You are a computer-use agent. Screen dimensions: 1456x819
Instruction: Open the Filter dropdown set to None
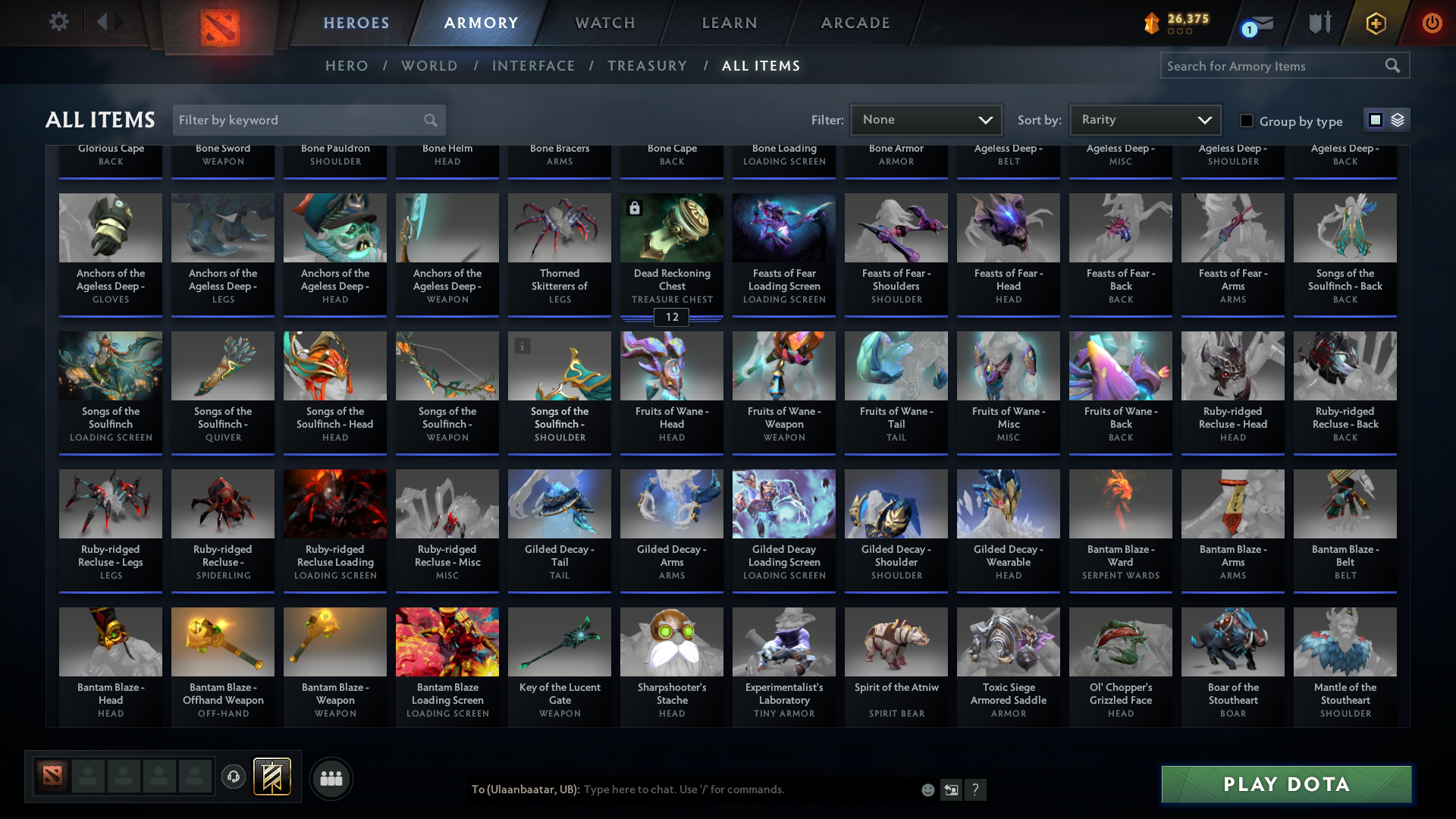click(x=926, y=119)
